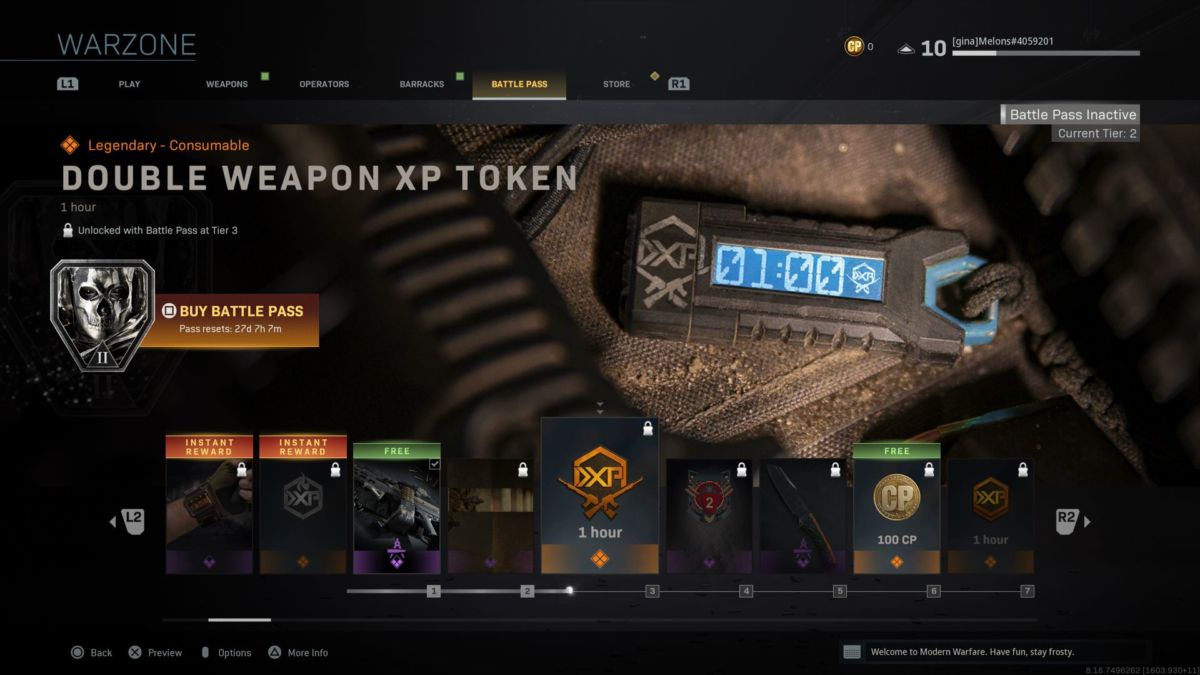This screenshot has width=1200, height=675.
Task: Open the Weapons tab
Action: 227,84
